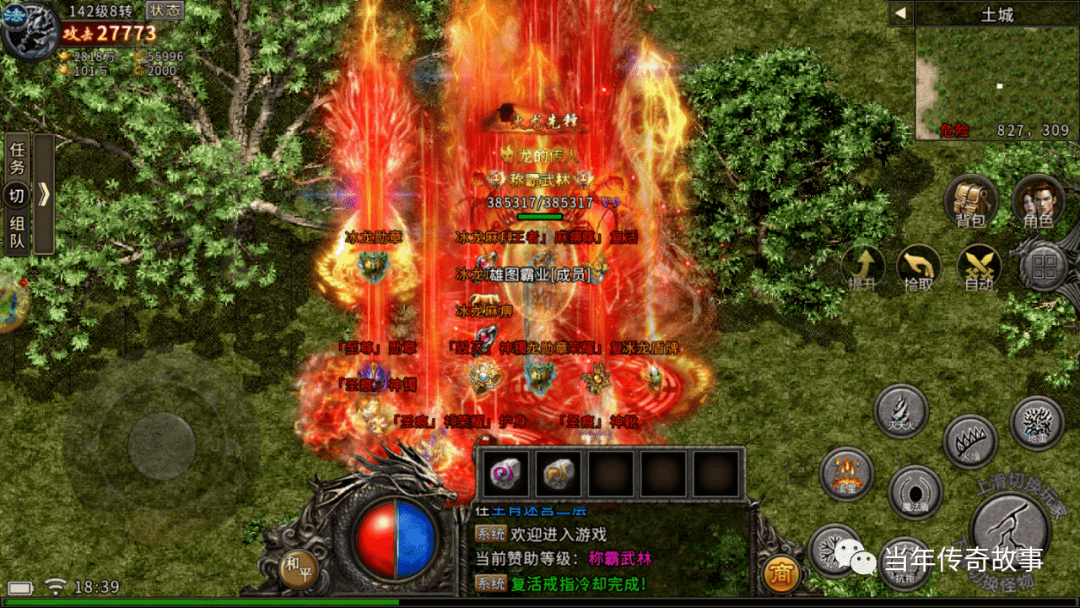Toggle the 和平 peace attack mode
The image size is (1080, 608).
pos(295,564)
